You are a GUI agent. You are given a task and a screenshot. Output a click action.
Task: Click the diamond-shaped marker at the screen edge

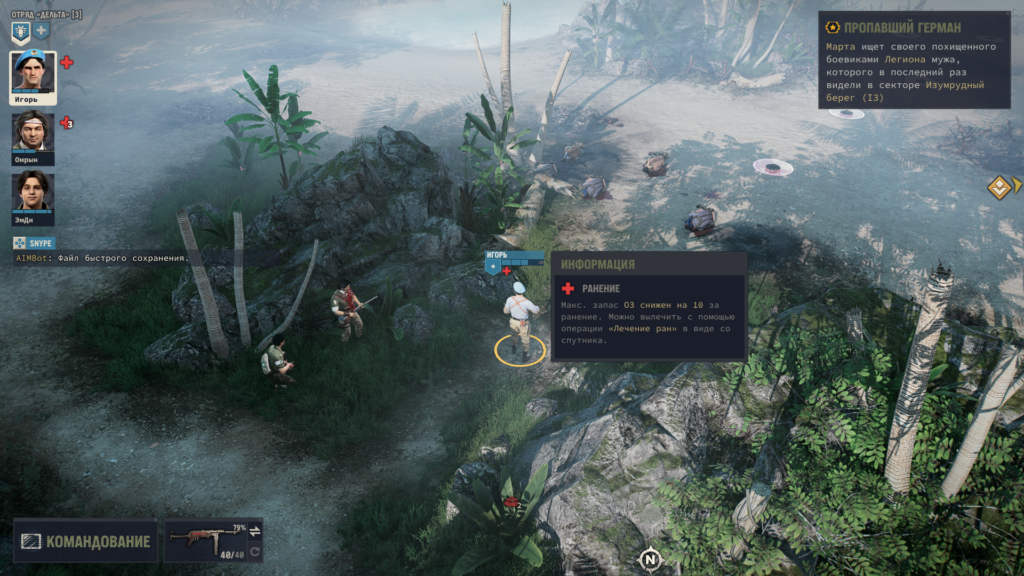tap(999, 187)
